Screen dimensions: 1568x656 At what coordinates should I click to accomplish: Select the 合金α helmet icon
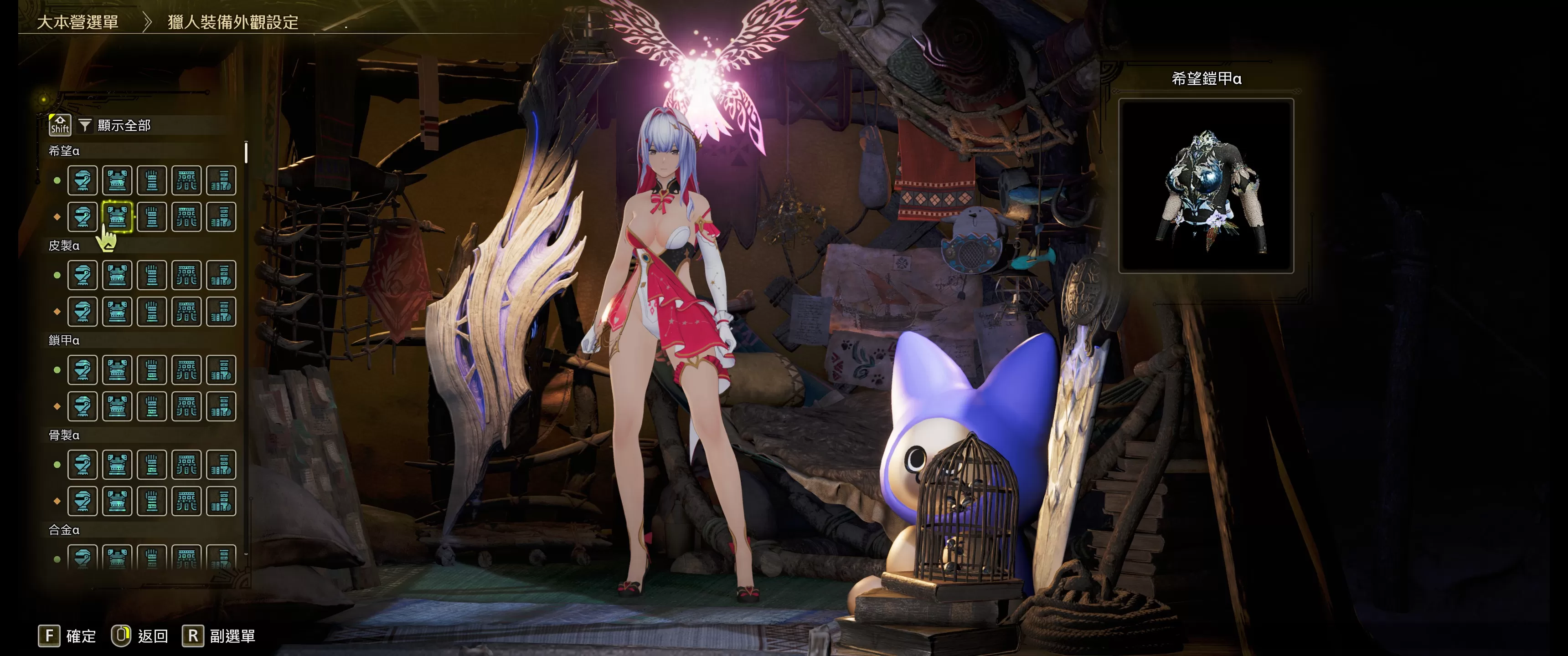tap(83, 558)
